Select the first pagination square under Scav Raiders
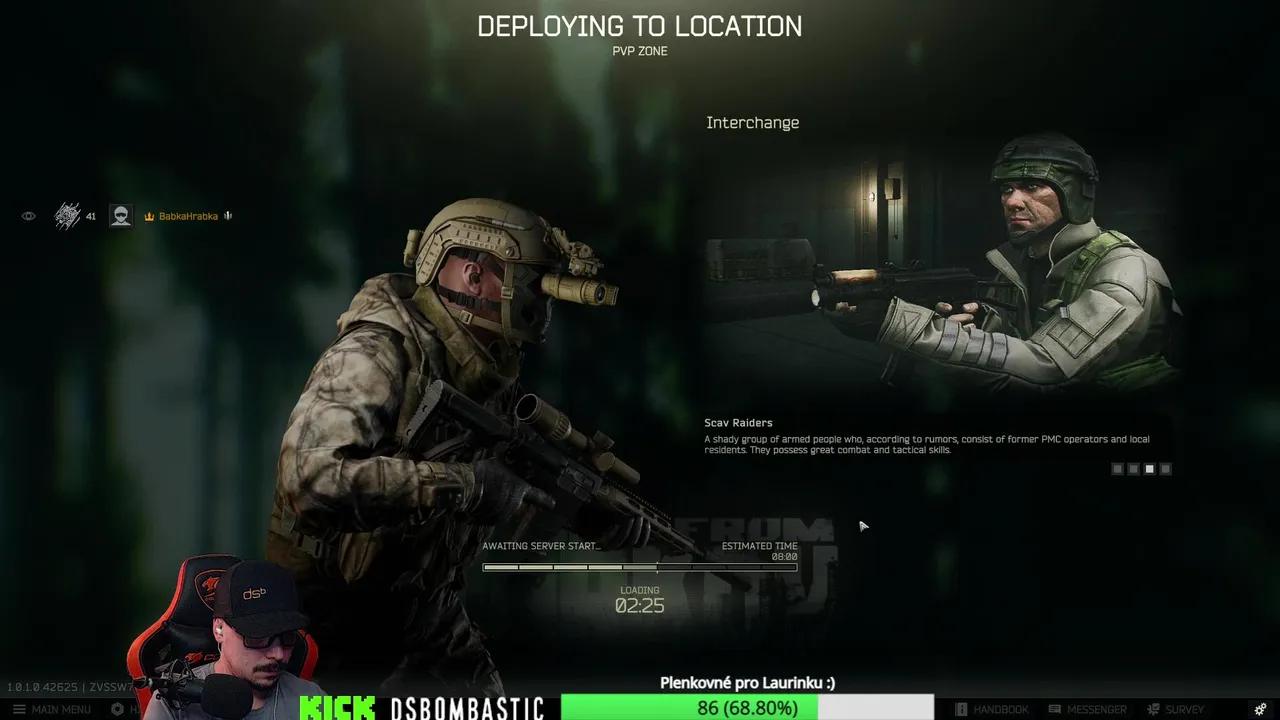 [x=1117, y=468]
